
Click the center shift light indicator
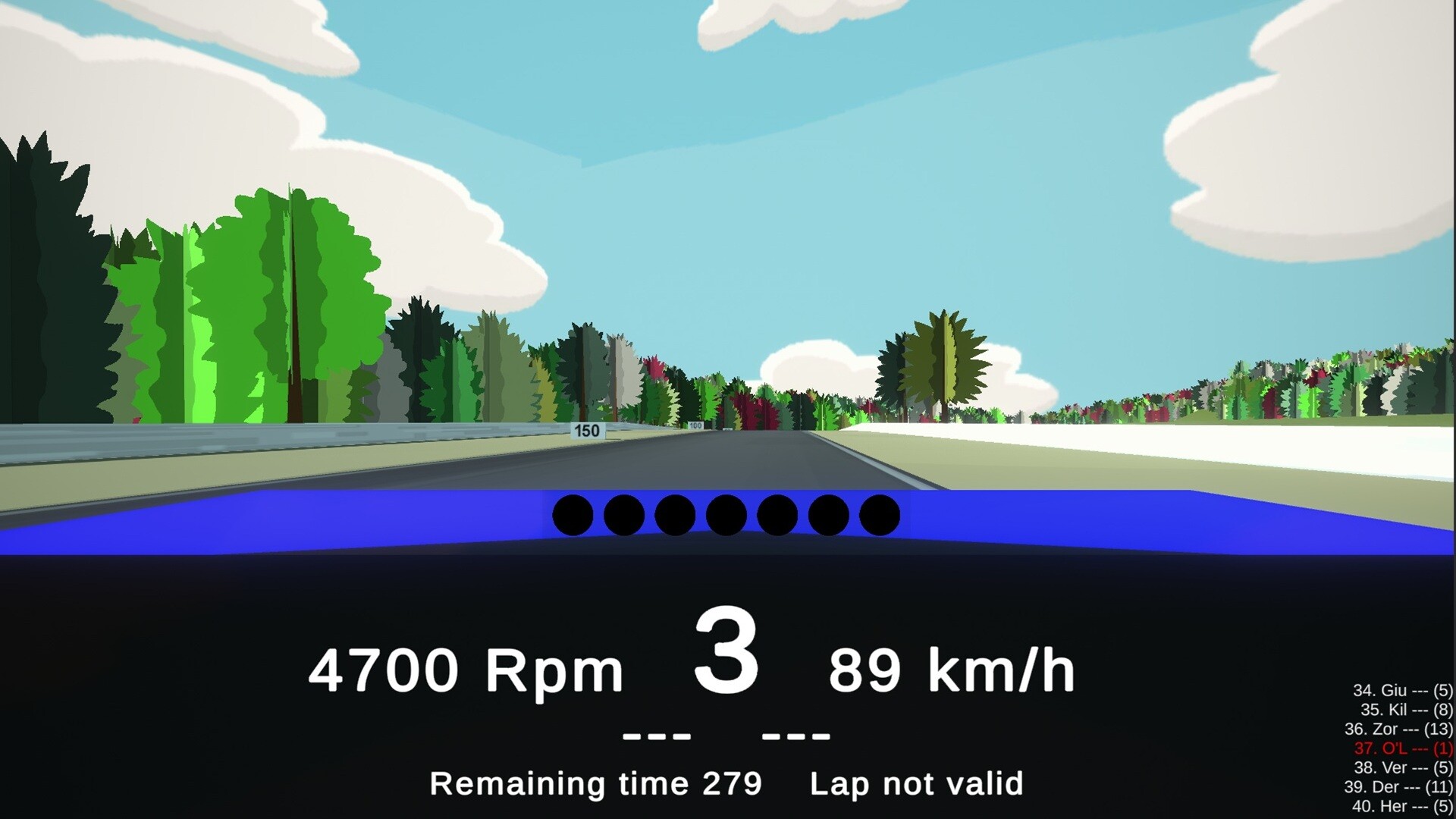point(726,516)
